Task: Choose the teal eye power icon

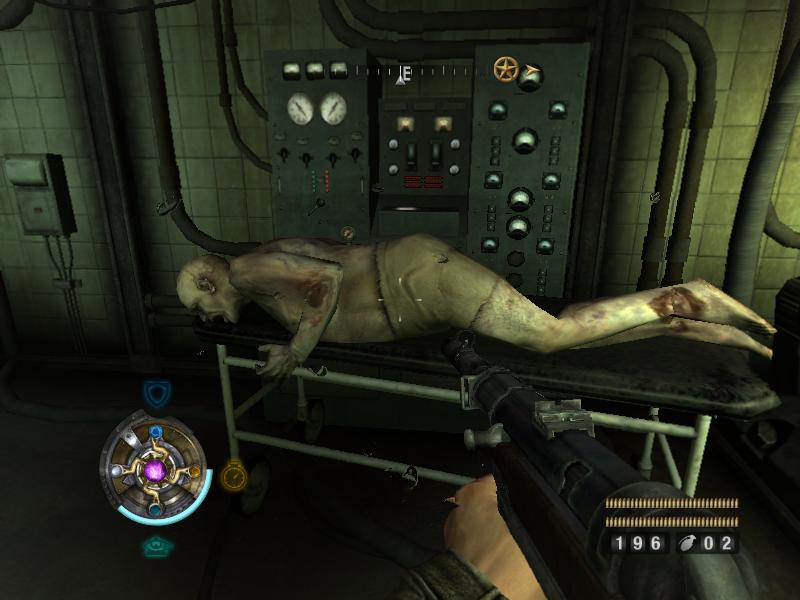Action: point(155,547)
